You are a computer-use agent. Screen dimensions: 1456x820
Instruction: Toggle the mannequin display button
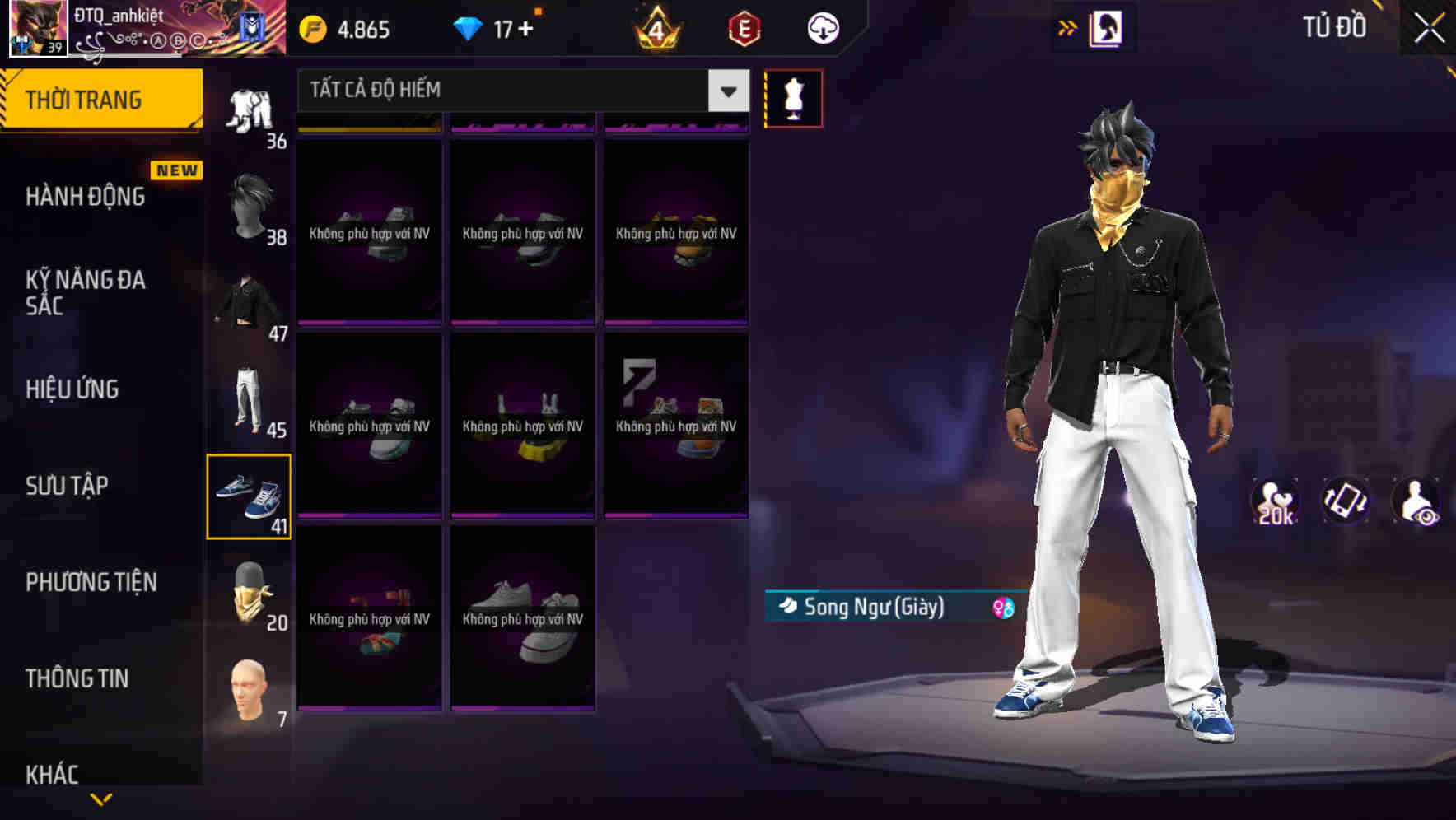(793, 98)
